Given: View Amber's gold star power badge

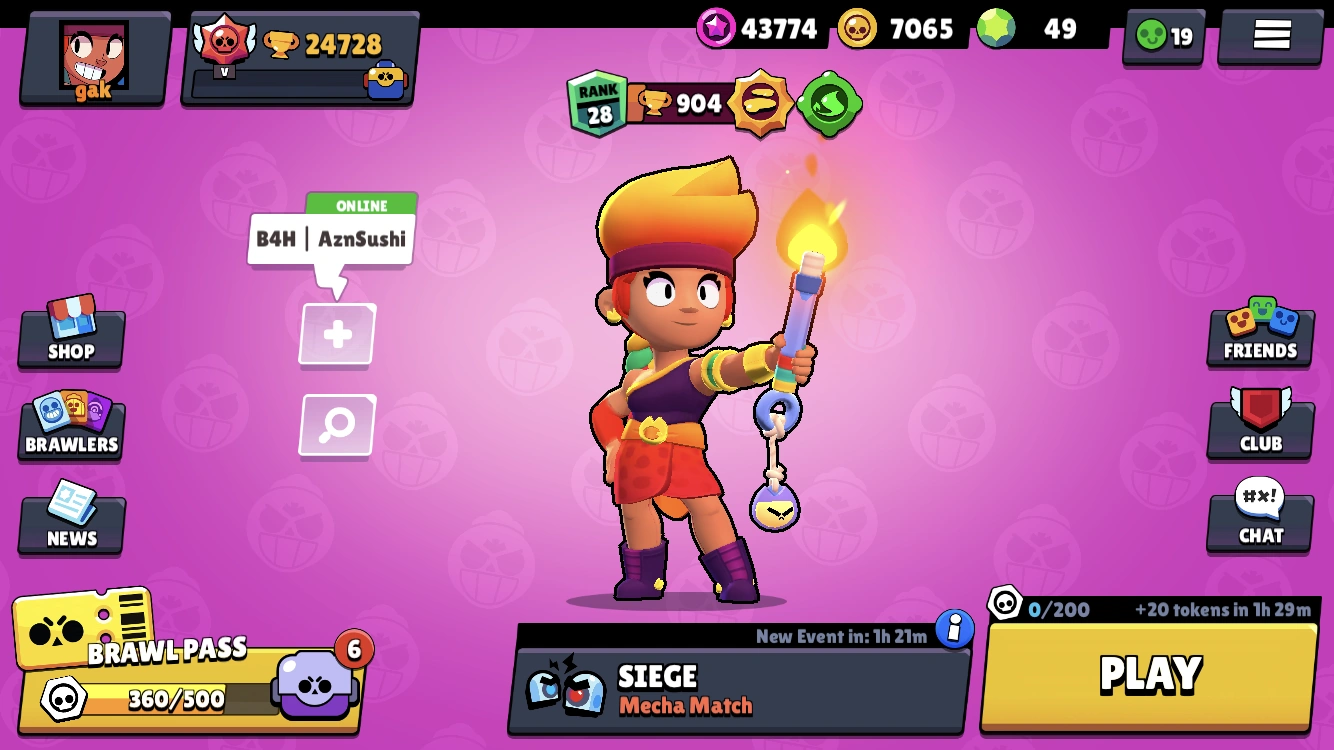Looking at the screenshot, I should click(764, 103).
